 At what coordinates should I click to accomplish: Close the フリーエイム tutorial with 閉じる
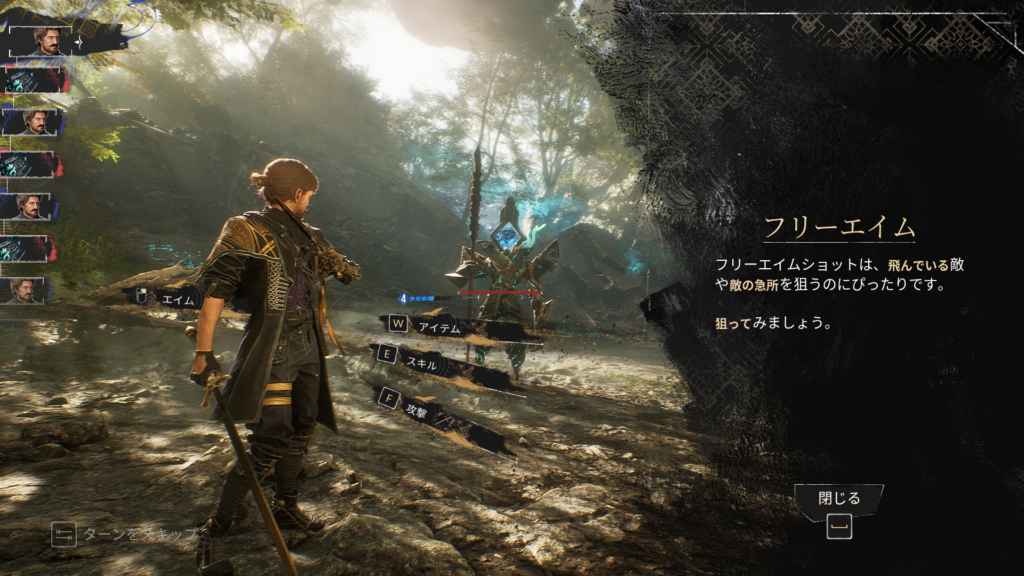(x=838, y=497)
